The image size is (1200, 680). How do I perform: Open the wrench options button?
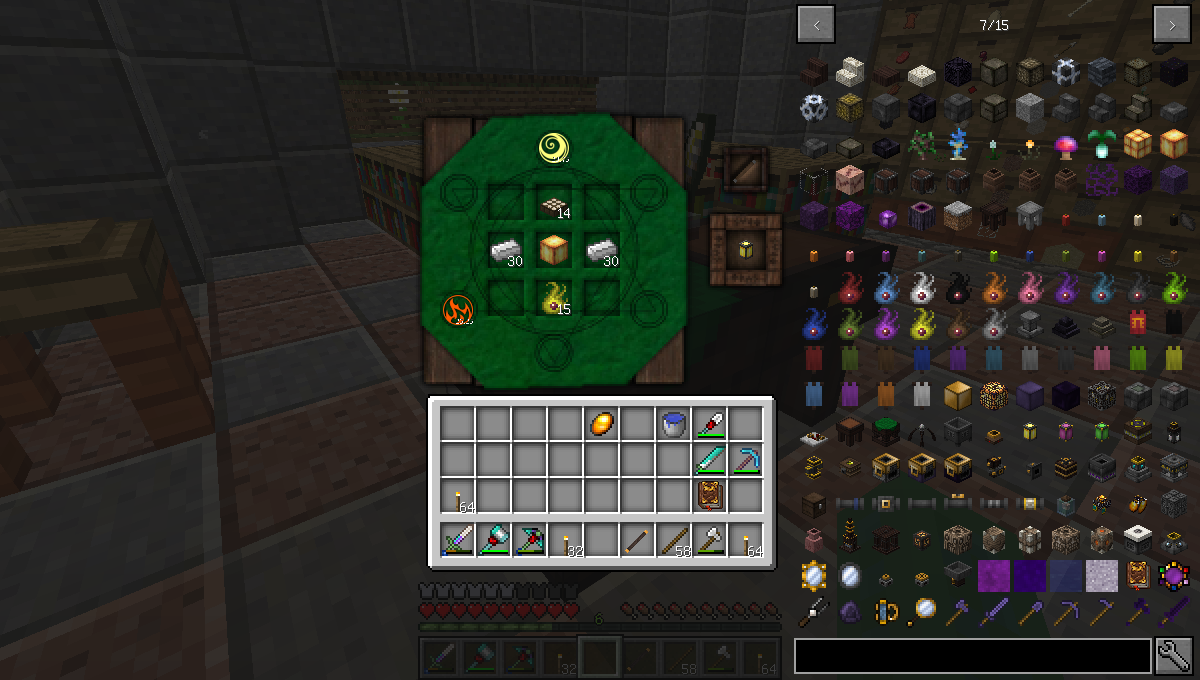(1175, 656)
